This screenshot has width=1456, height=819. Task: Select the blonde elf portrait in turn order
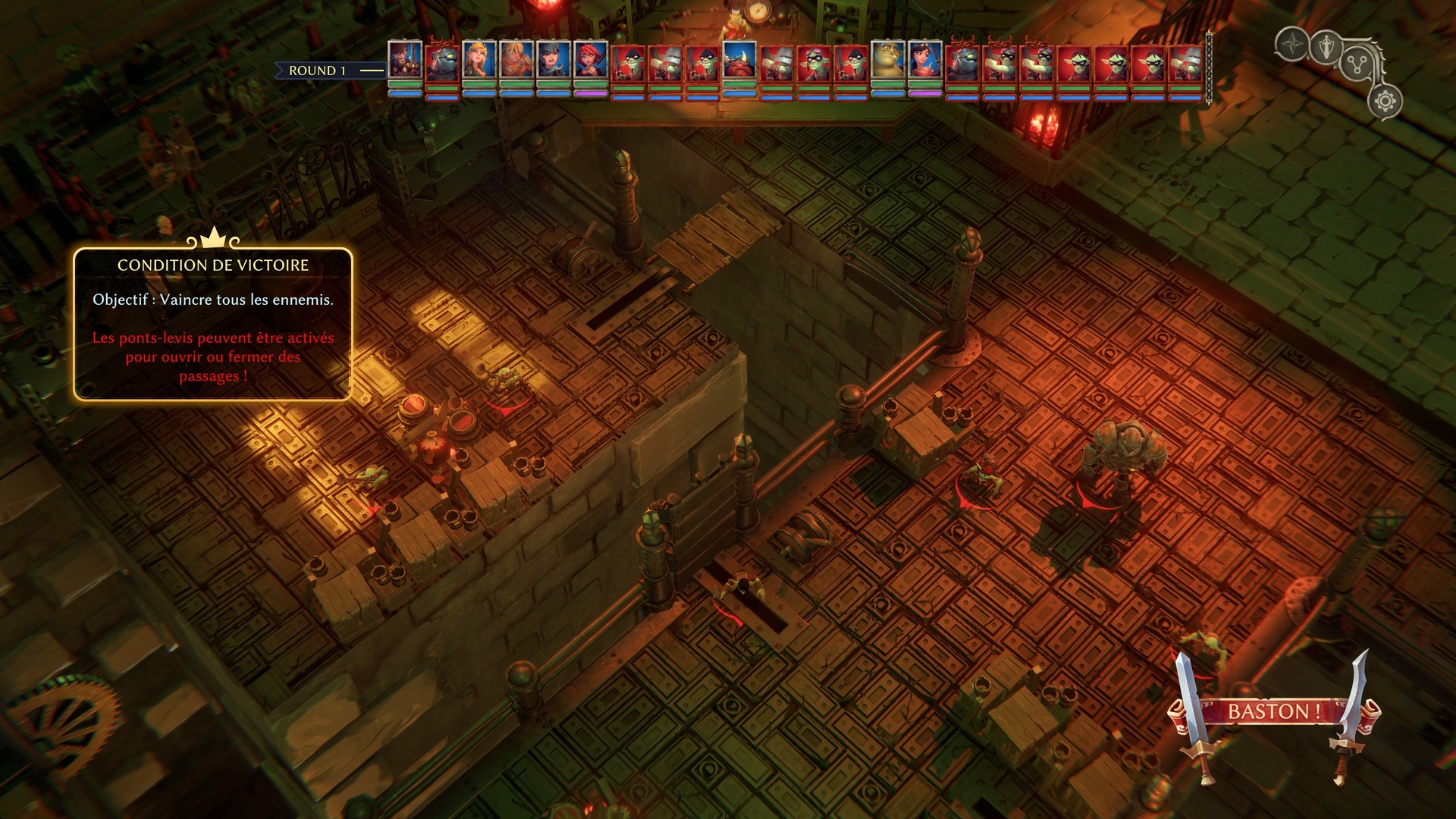click(479, 60)
